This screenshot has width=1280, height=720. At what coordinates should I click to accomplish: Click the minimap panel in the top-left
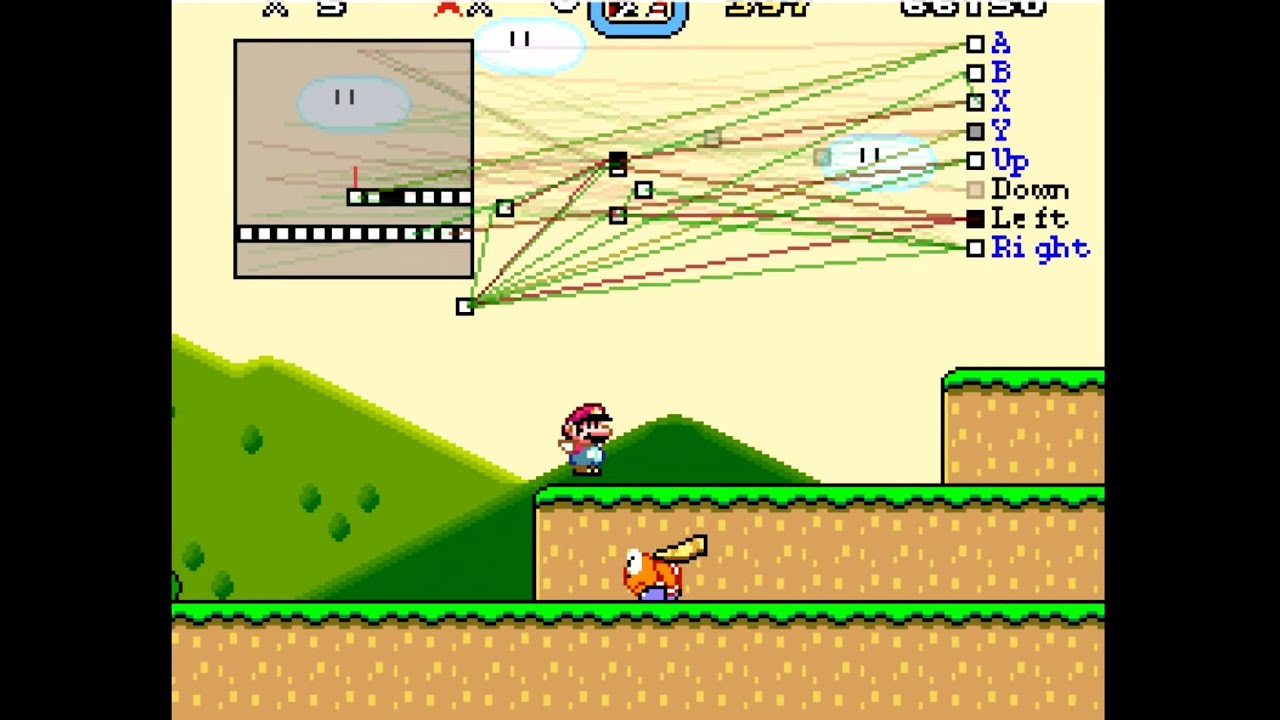pyautogui.click(x=352, y=158)
